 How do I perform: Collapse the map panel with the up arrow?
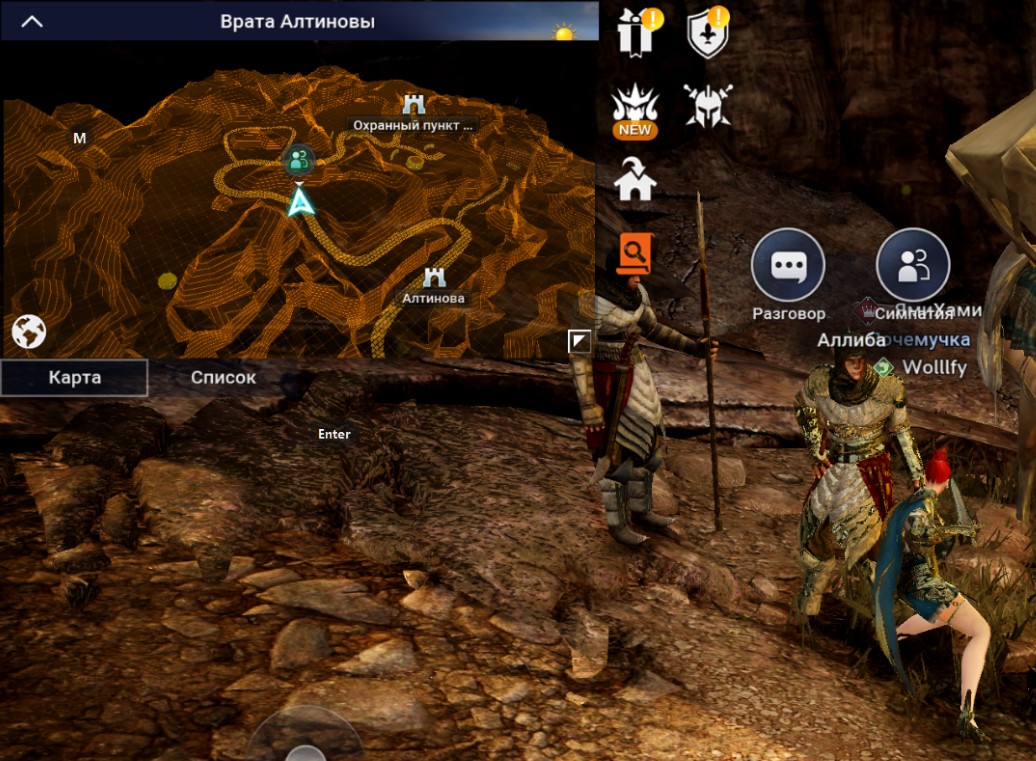[x=32, y=21]
